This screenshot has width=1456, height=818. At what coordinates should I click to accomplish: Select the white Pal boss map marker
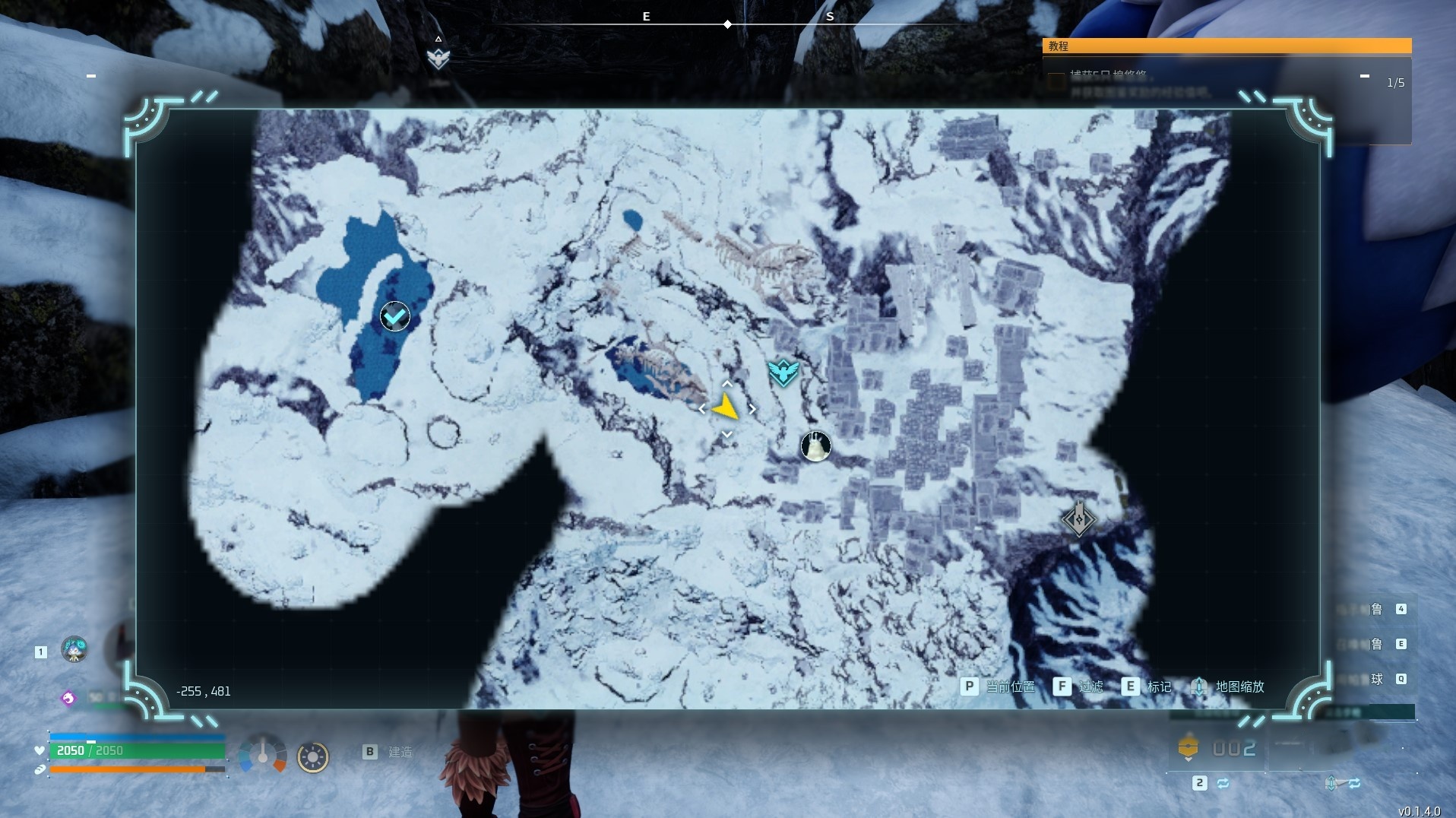coord(815,446)
